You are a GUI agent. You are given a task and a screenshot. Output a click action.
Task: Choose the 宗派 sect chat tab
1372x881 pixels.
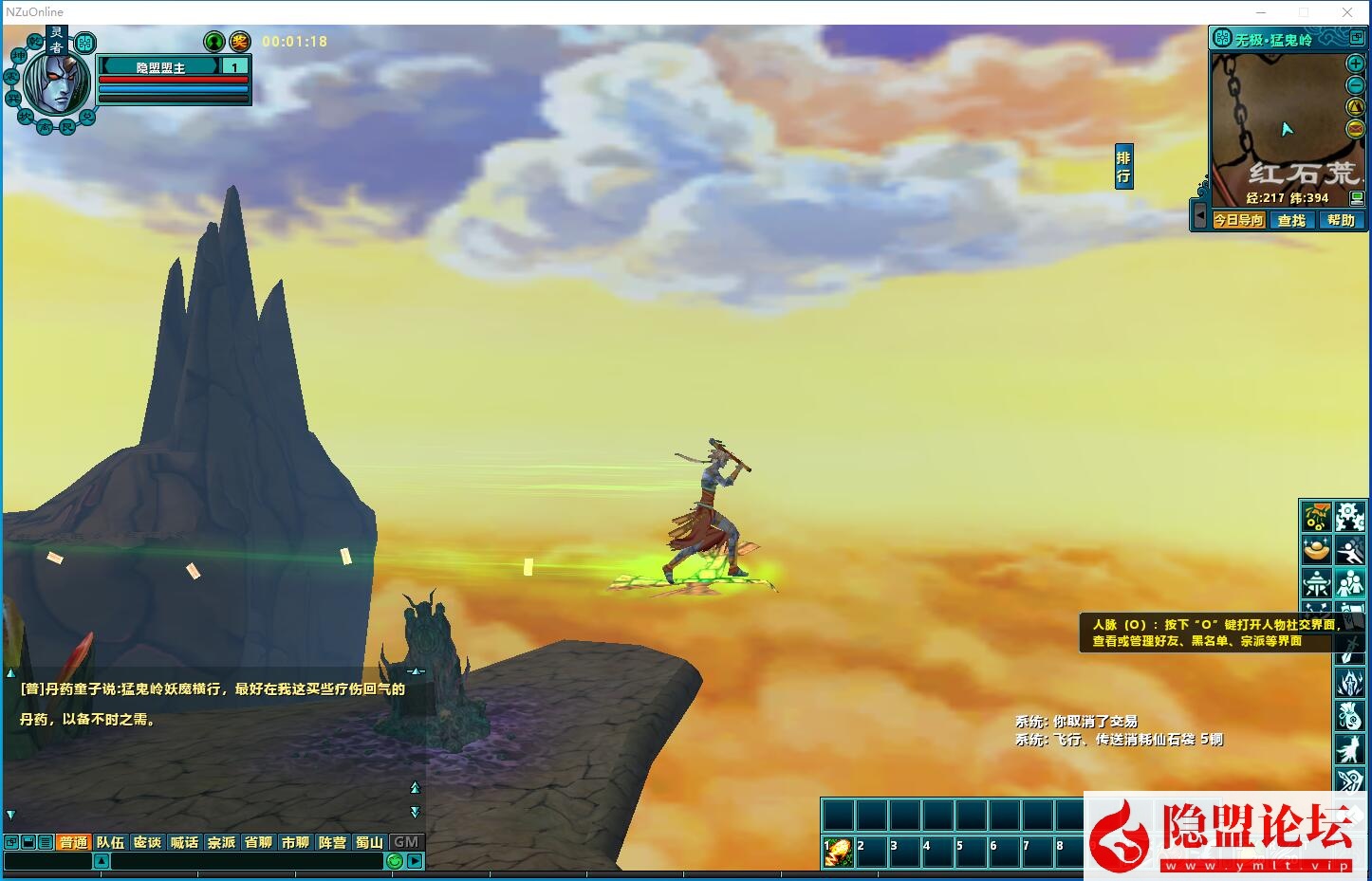[221, 842]
